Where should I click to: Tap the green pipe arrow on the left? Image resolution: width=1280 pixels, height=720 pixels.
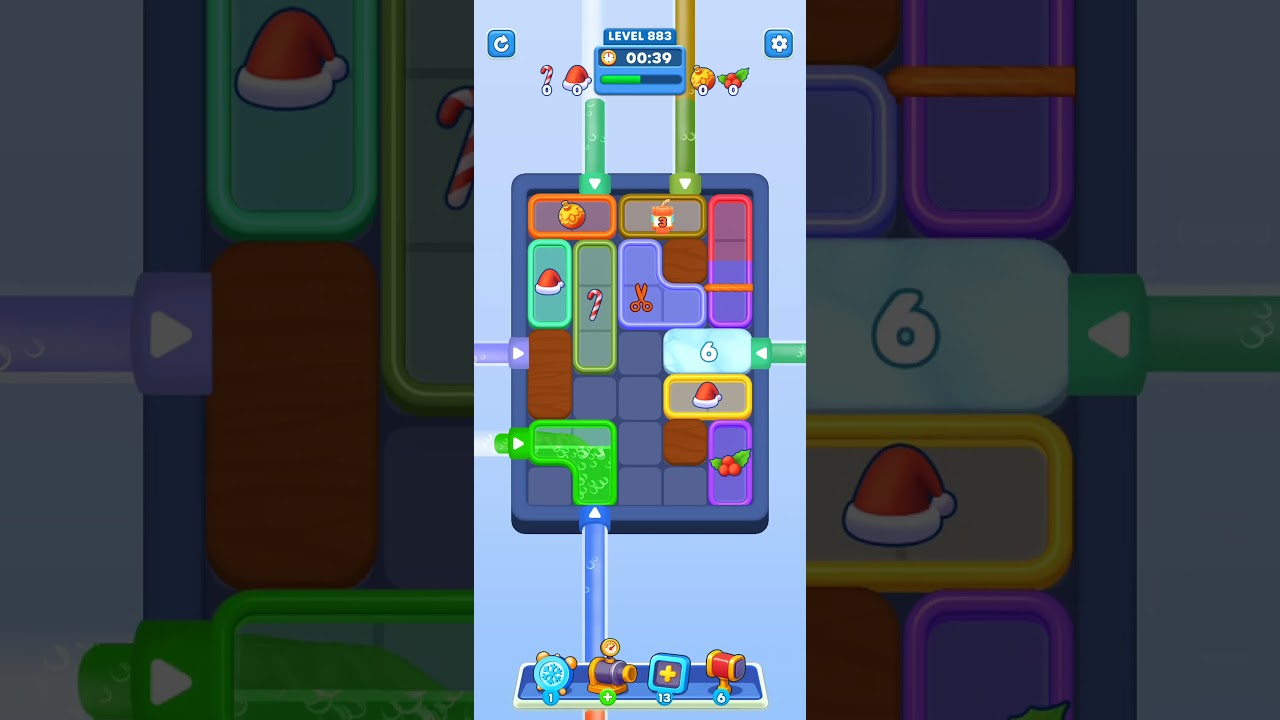pos(518,443)
